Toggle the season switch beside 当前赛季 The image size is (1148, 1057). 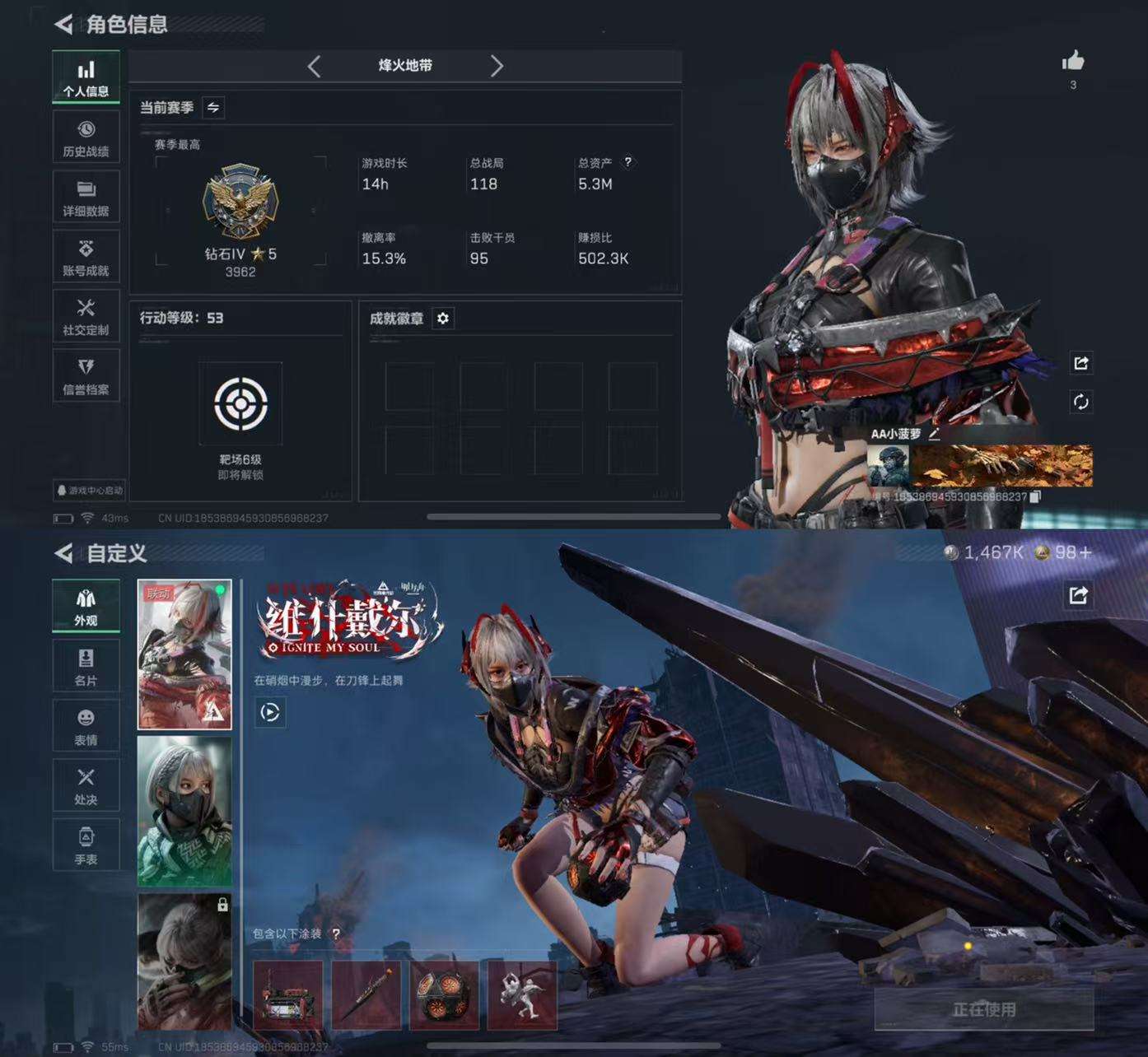212,107
